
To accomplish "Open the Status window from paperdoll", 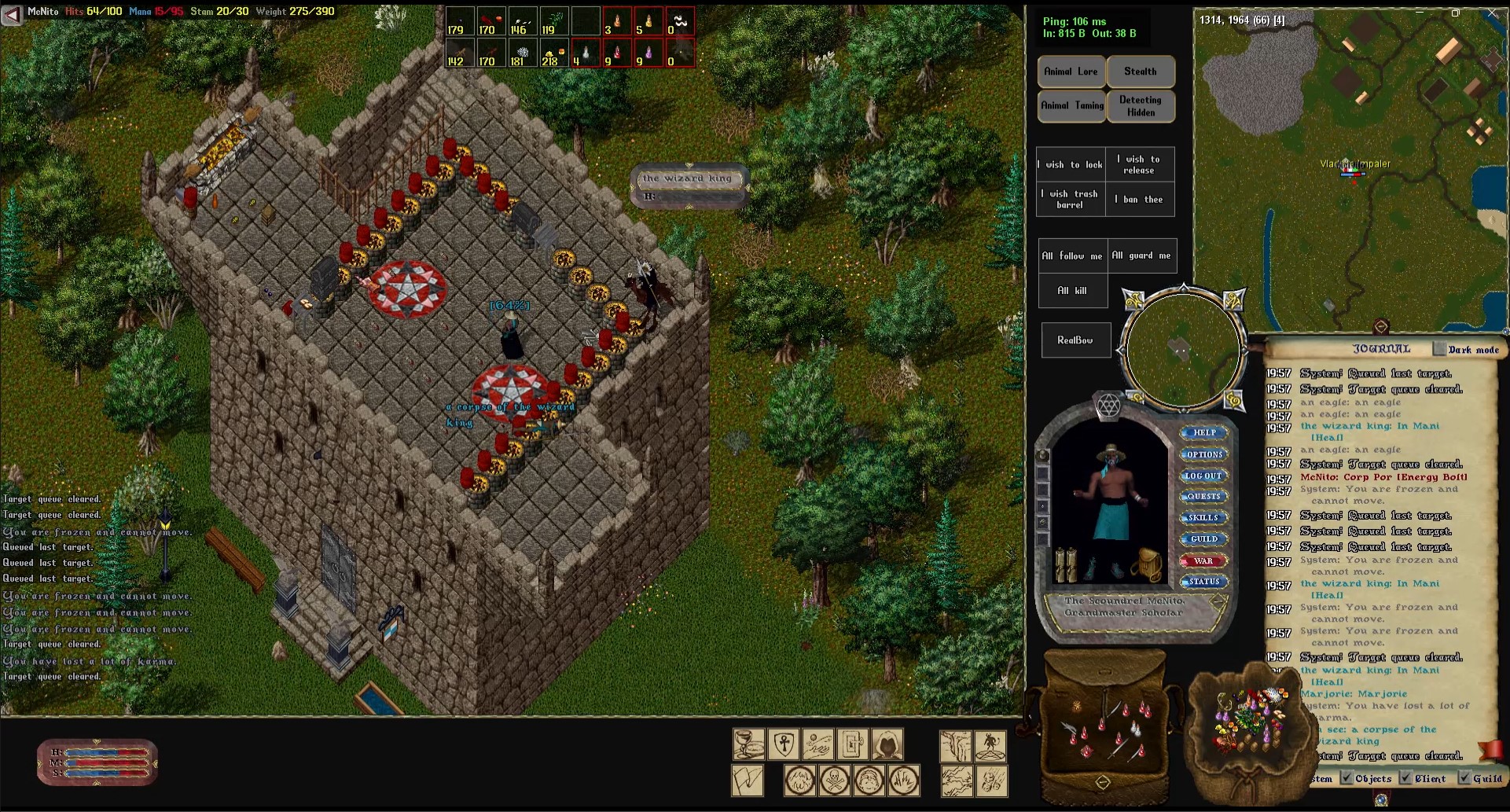I will (1203, 582).
